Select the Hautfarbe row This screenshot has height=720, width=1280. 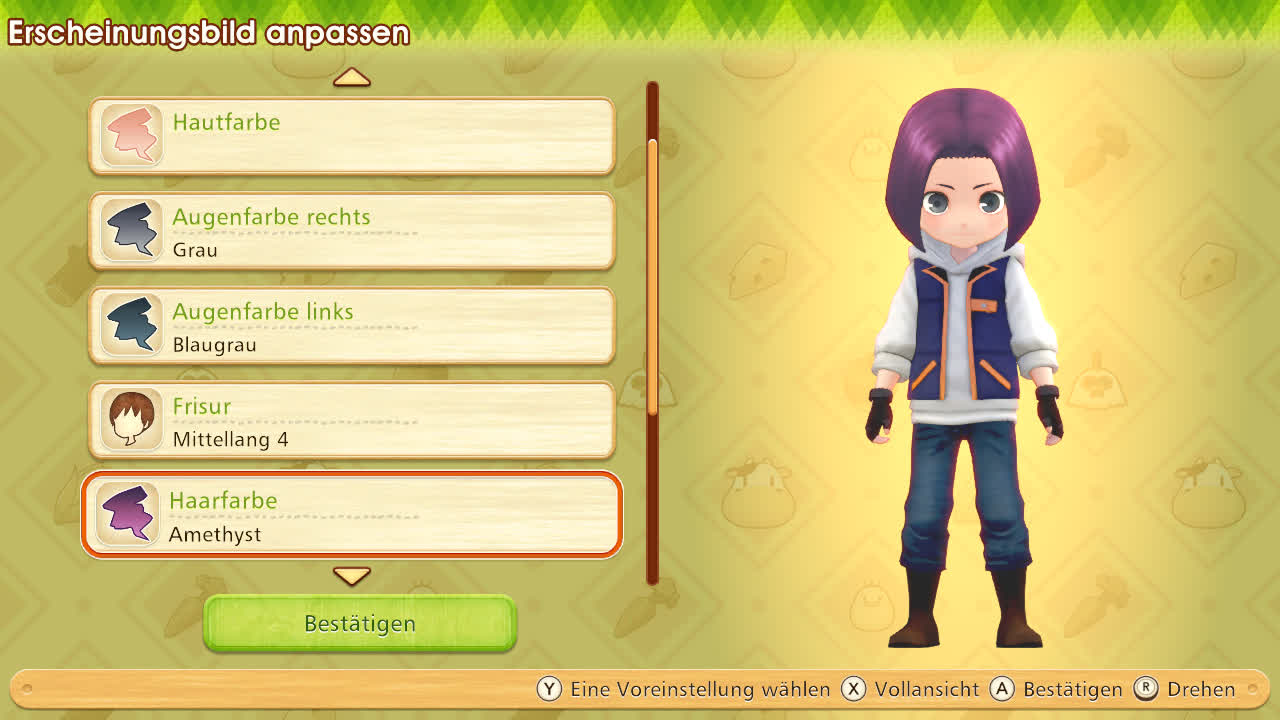click(352, 136)
